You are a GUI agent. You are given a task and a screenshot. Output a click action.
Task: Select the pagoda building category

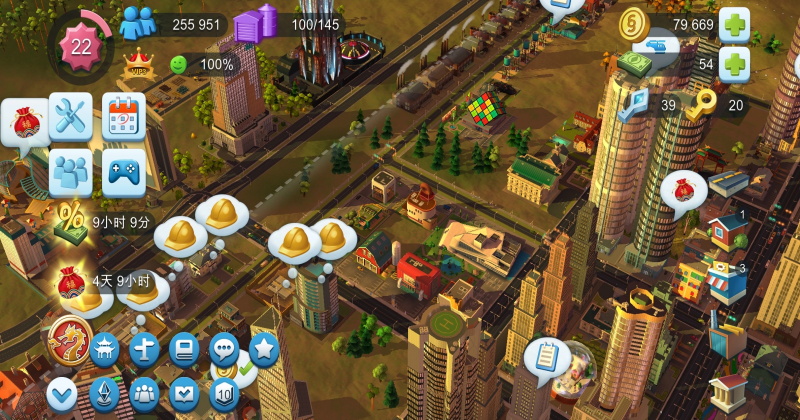pos(104,350)
